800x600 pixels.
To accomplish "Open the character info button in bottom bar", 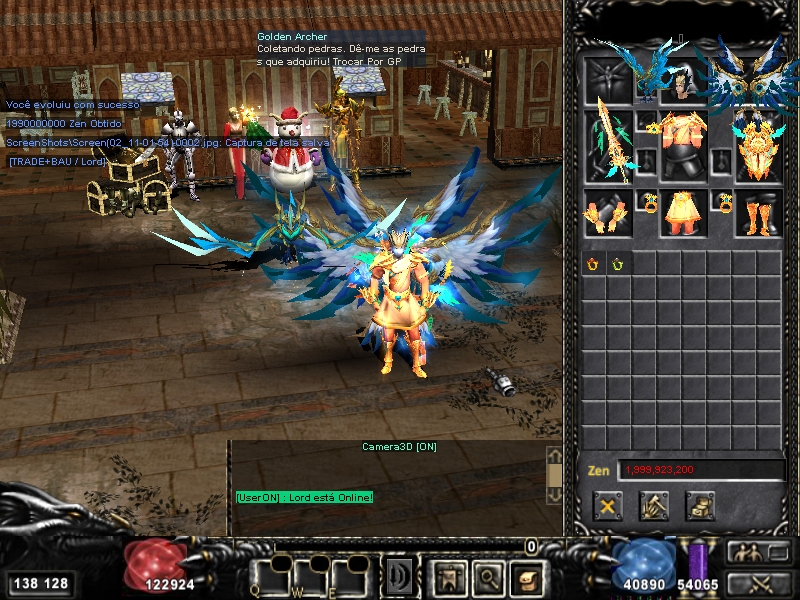I will click(447, 577).
